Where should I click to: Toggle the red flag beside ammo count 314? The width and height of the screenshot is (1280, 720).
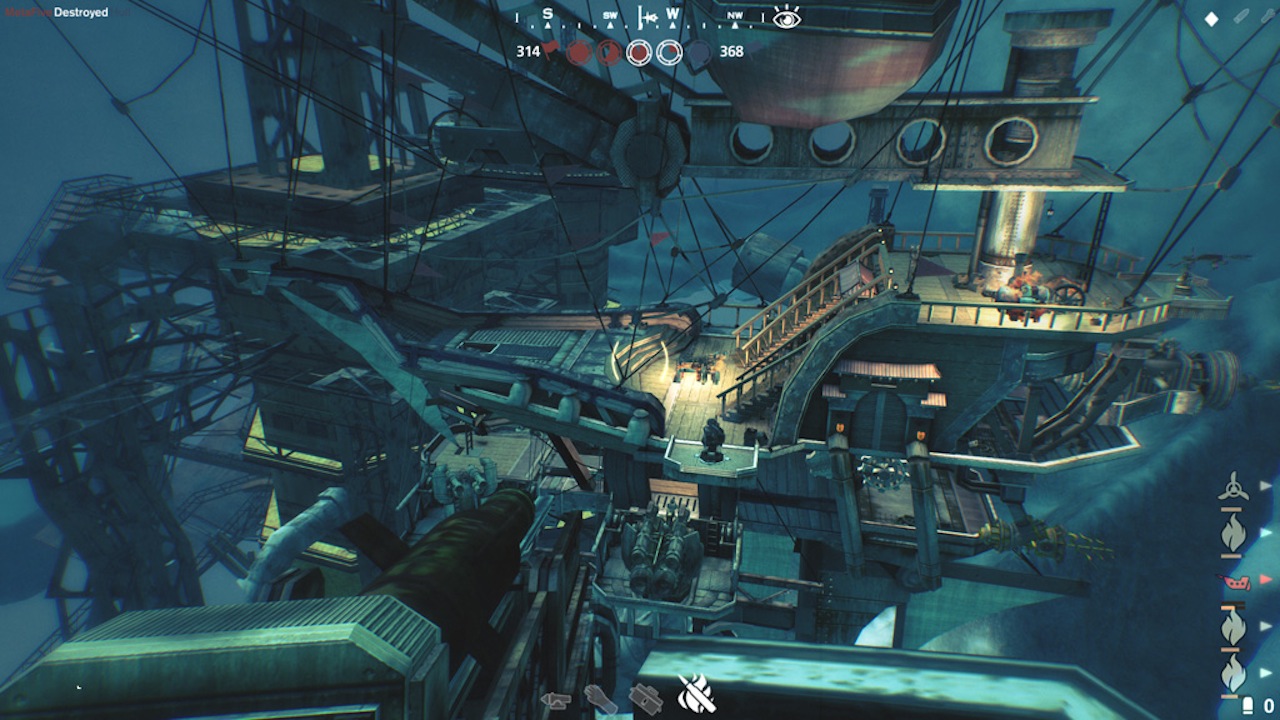pos(551,49)
